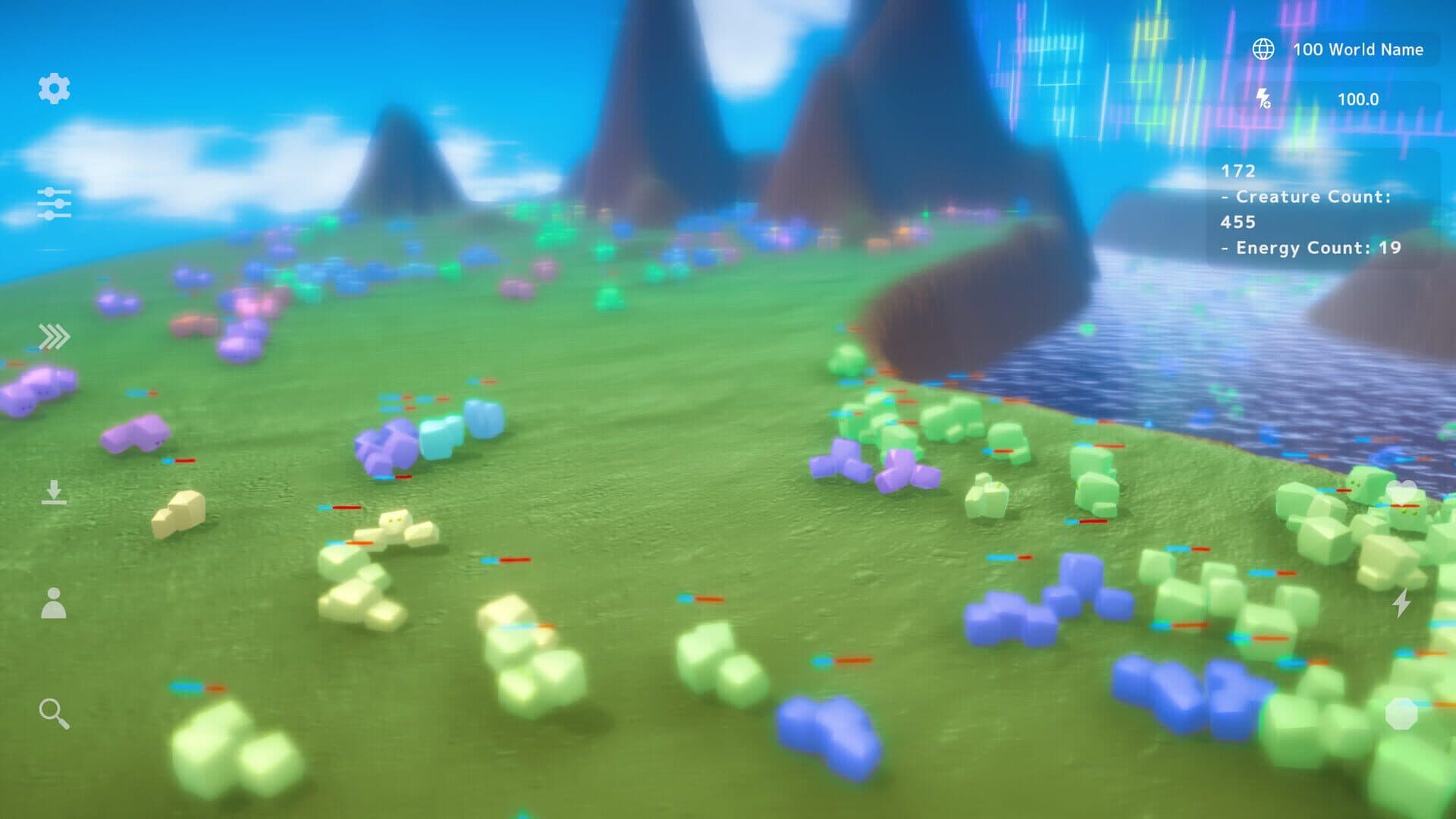This screenshot has height=819, width=1456.
Task: Click the cyan creature beside the purple one
Action: click(440, 436)
